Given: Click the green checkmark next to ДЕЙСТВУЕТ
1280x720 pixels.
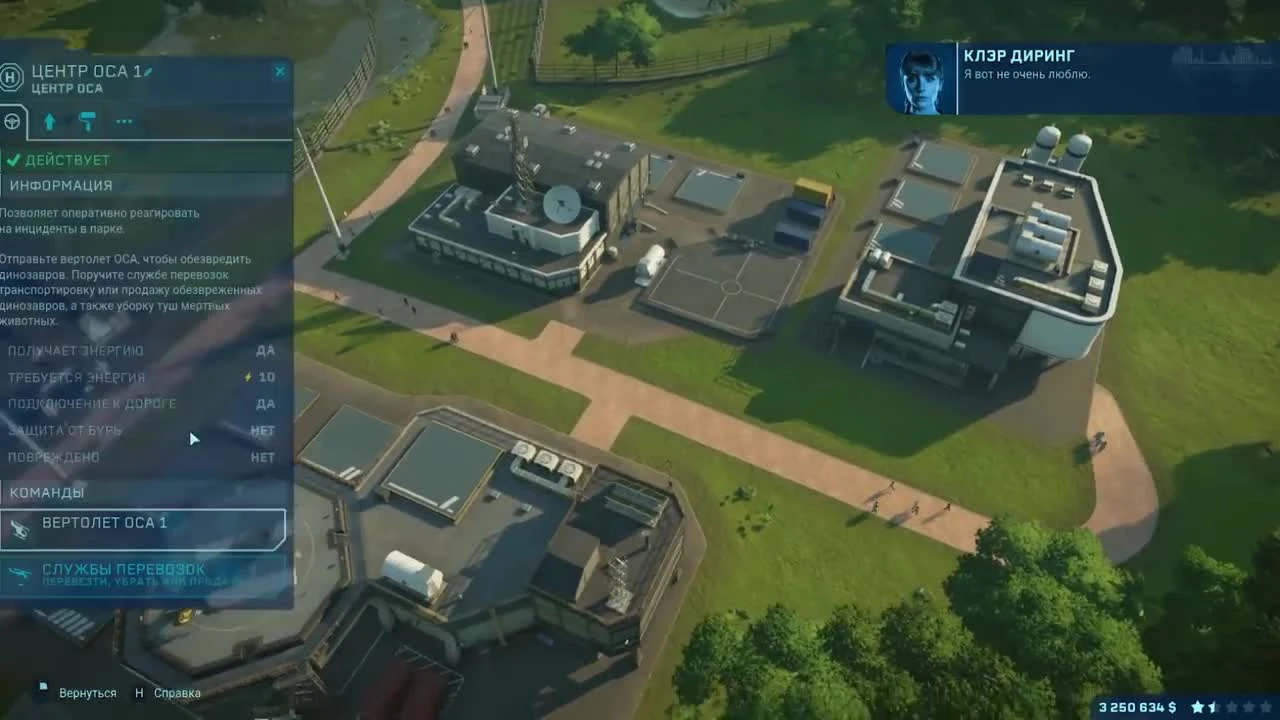Looking at the screenshot, I should coord(14,158).
